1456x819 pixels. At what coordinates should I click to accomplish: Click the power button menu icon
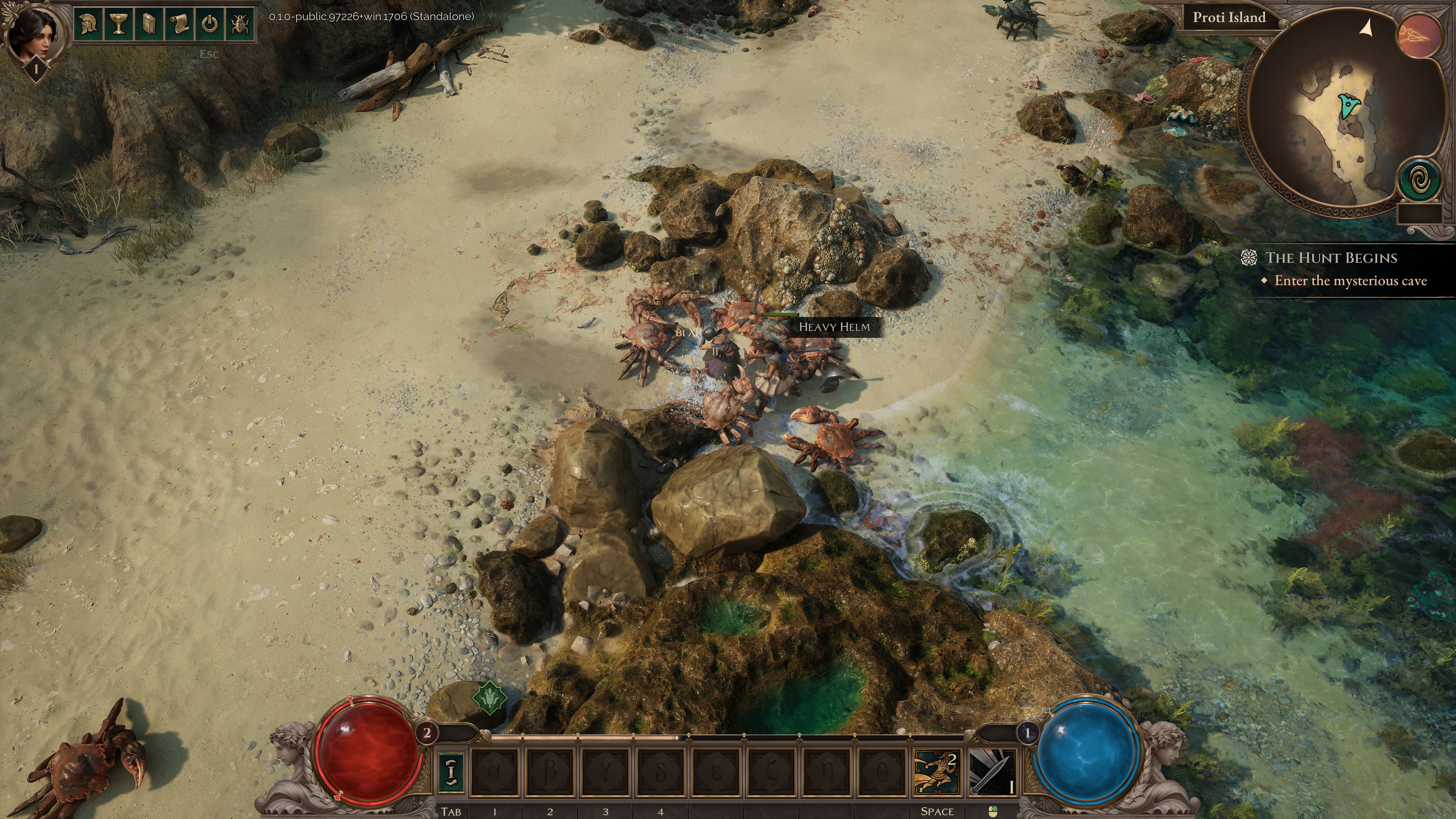tap(210, 24)
